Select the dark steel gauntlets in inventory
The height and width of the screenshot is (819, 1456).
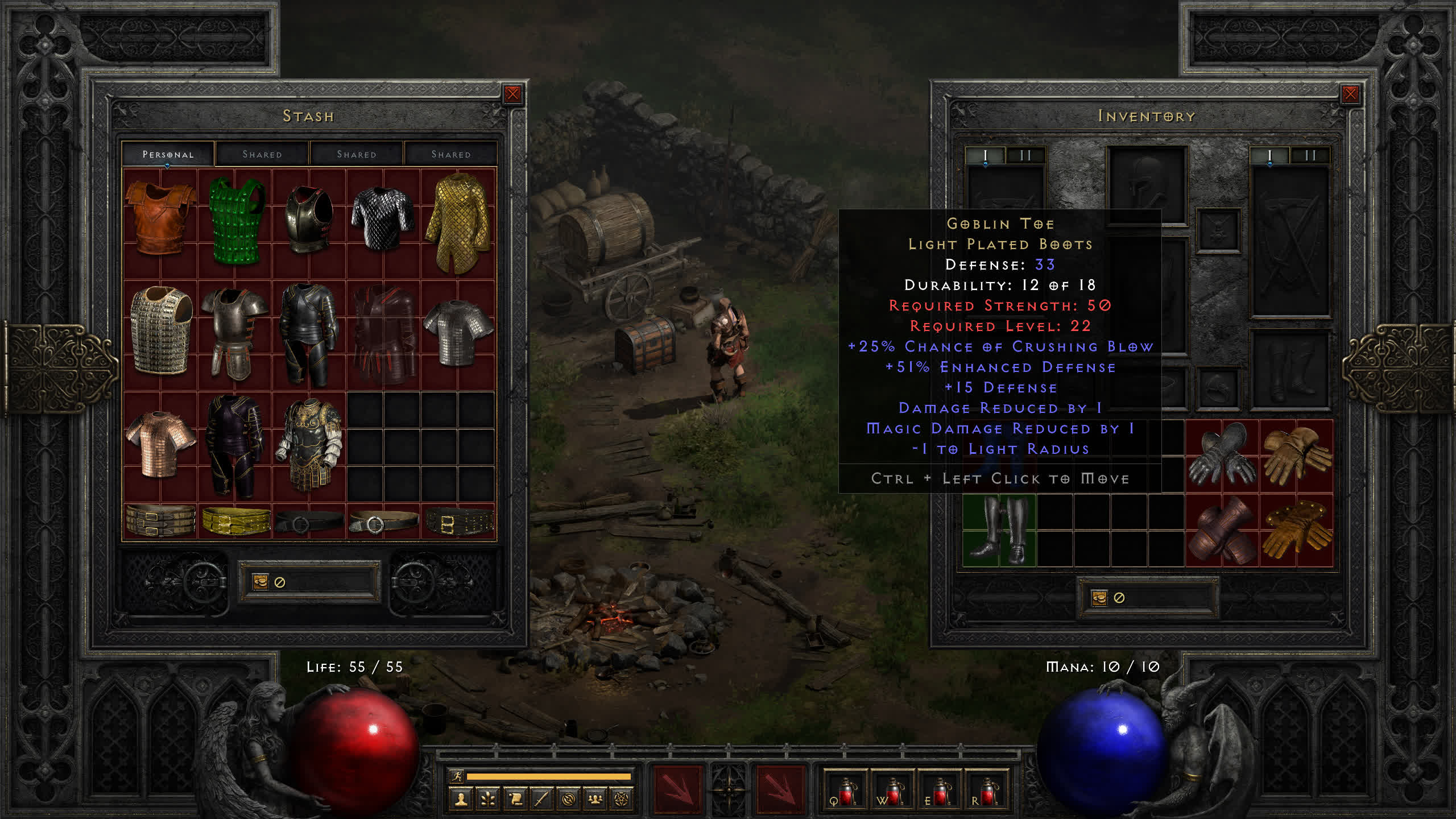click(x=1221, y=456)
